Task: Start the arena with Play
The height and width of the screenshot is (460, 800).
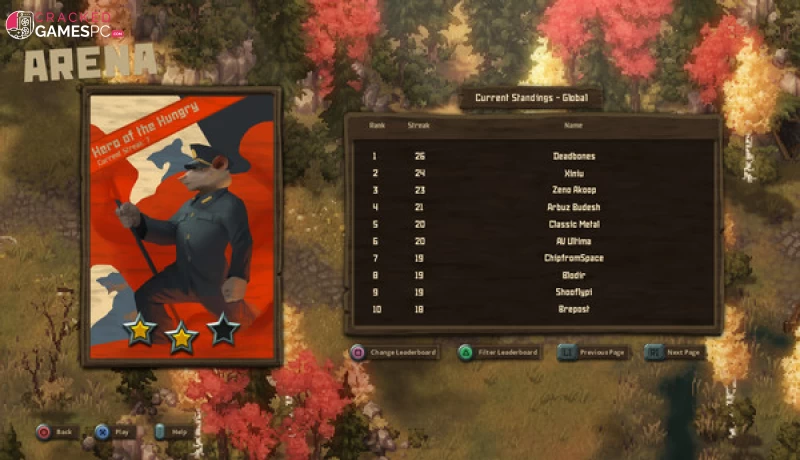Action: pyautogui.click(x=114, y=432)
